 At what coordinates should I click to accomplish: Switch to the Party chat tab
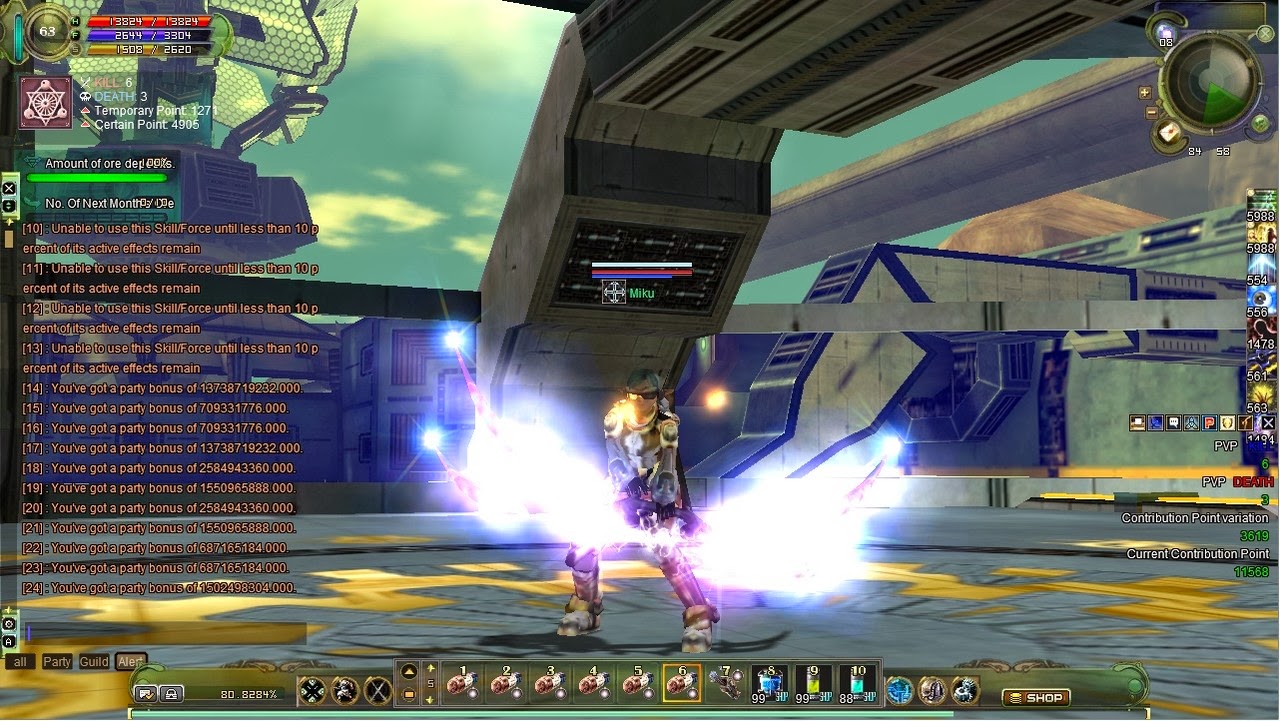(x=58, y=661)
